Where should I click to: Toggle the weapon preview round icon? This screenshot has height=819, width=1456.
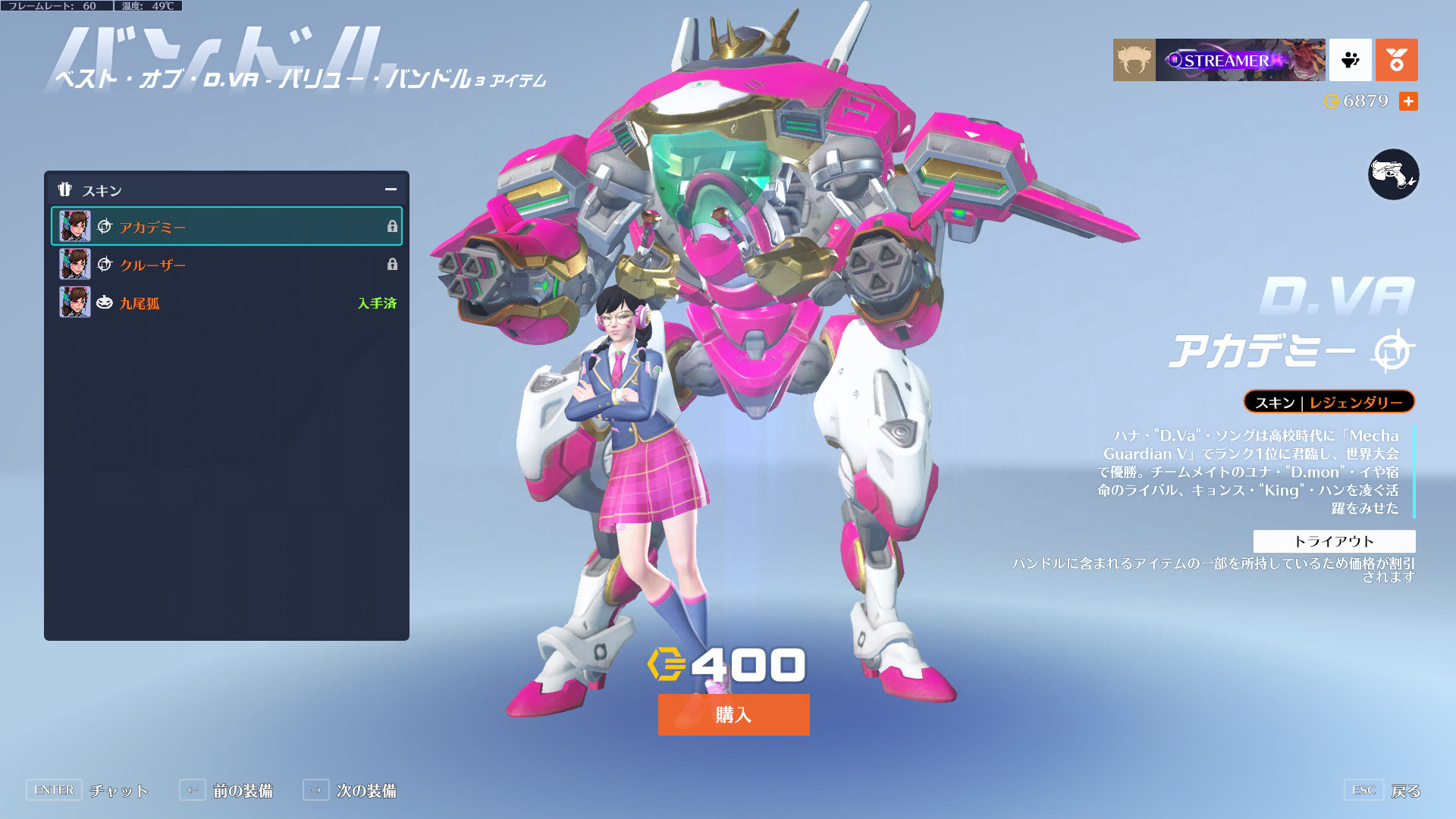1393,174
